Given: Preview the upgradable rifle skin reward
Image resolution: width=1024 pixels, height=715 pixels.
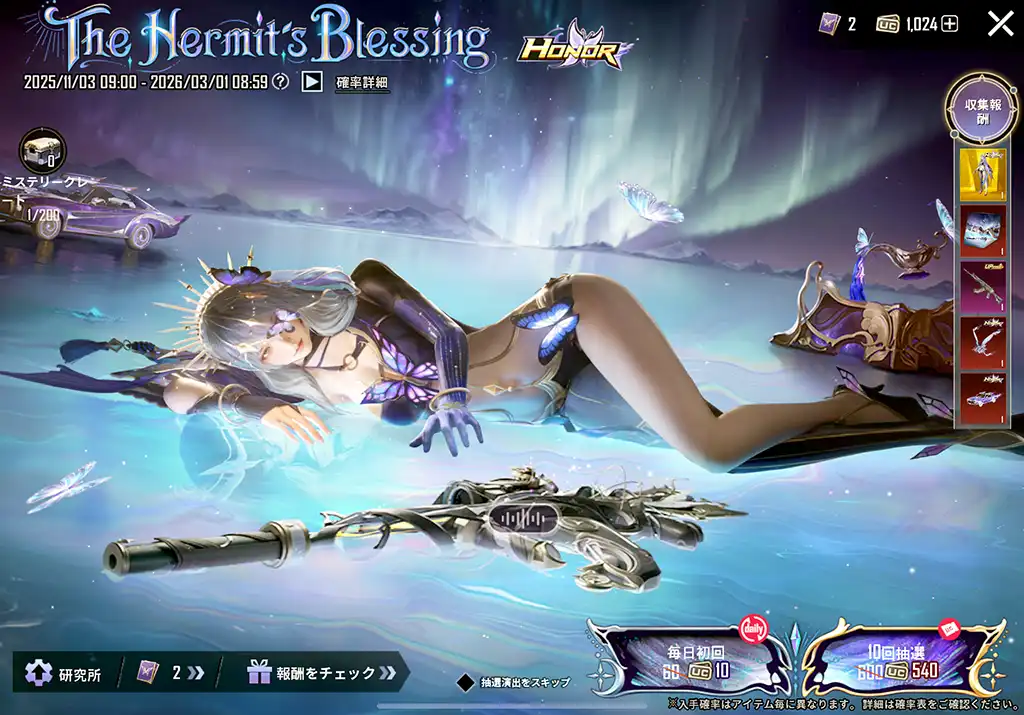Looking at the screenshot, I should click(x=982, y=287).
